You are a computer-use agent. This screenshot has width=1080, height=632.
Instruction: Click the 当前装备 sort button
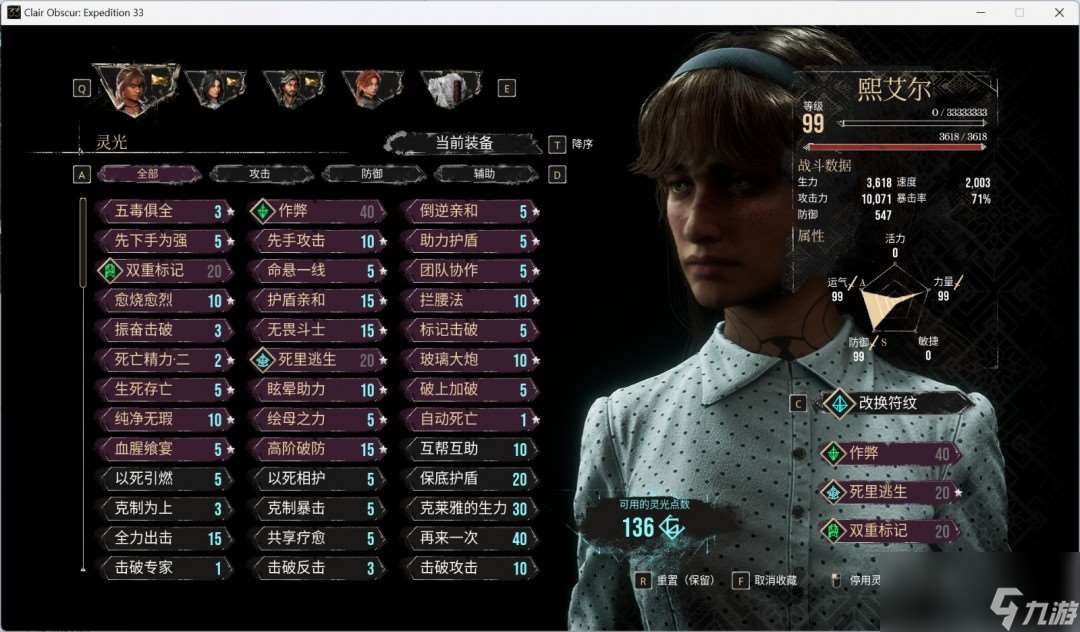[x=464, y=144]
